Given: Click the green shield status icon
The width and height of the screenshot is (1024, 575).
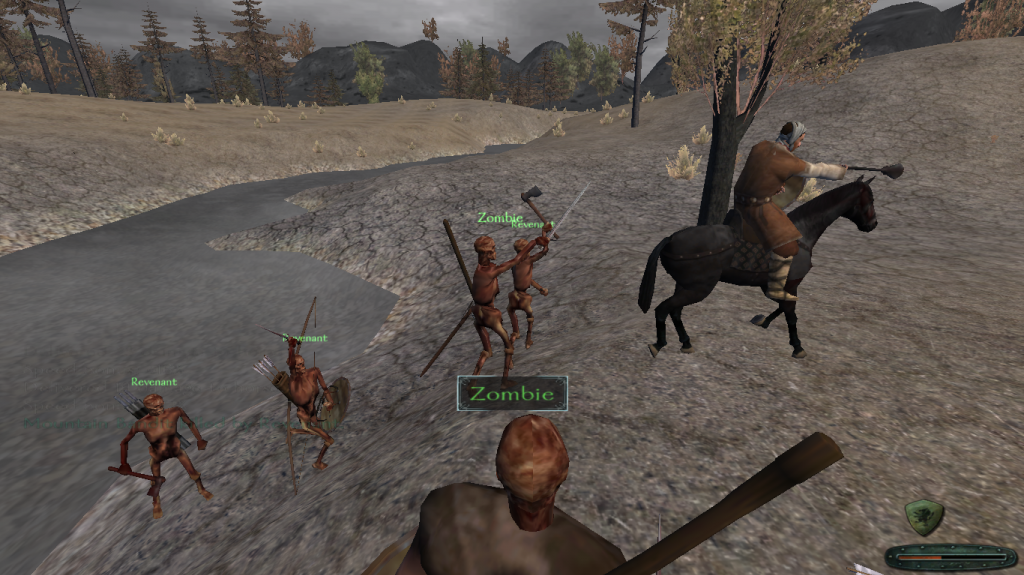Looking at the screenshot, I should [924, 517].
